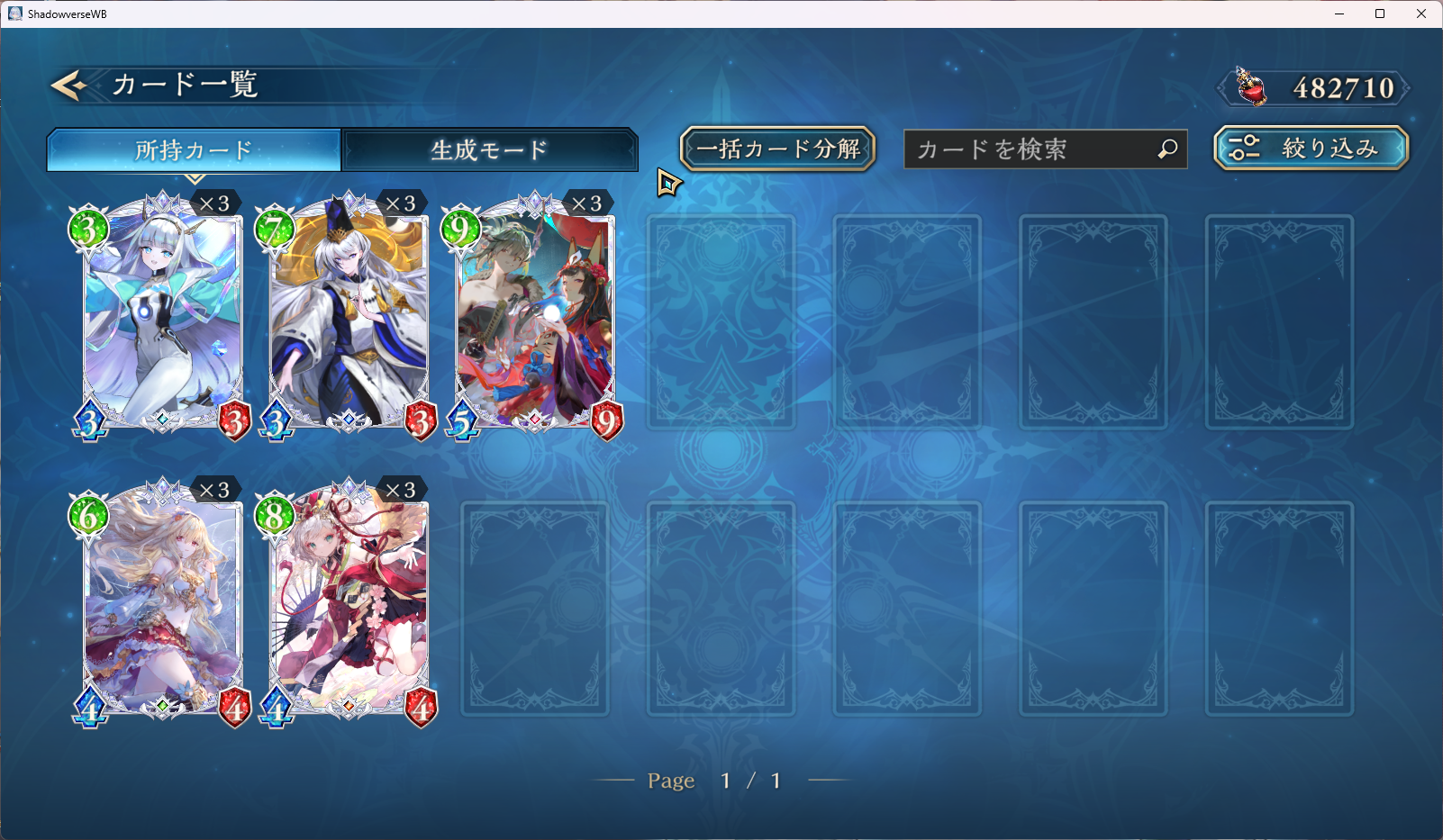Viewport: 1443px width, 840px height.
Task: Open the 絞り込み filter options
Action: (x=1311, y=149)
